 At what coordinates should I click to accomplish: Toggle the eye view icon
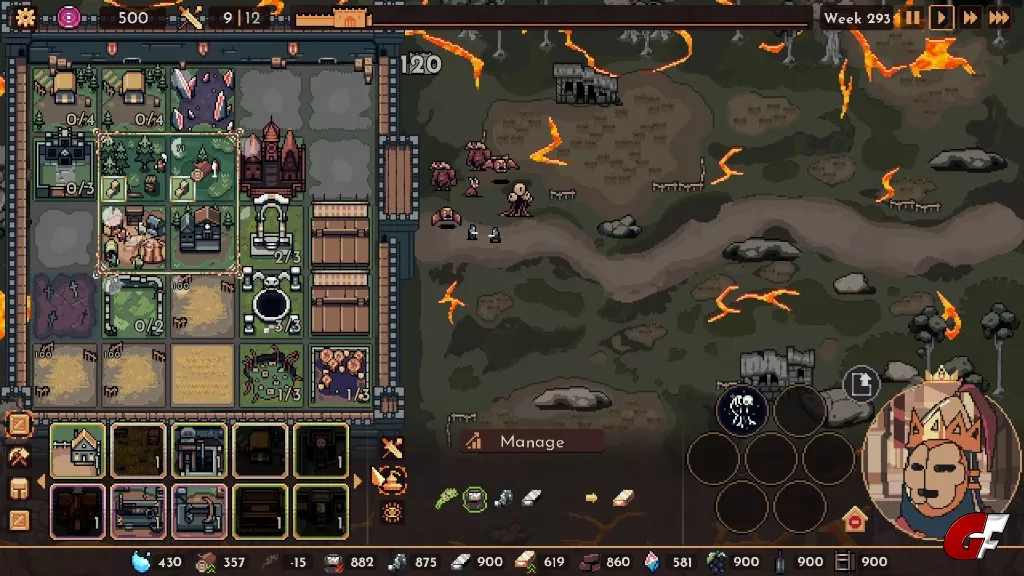click(x=391, y=512)
